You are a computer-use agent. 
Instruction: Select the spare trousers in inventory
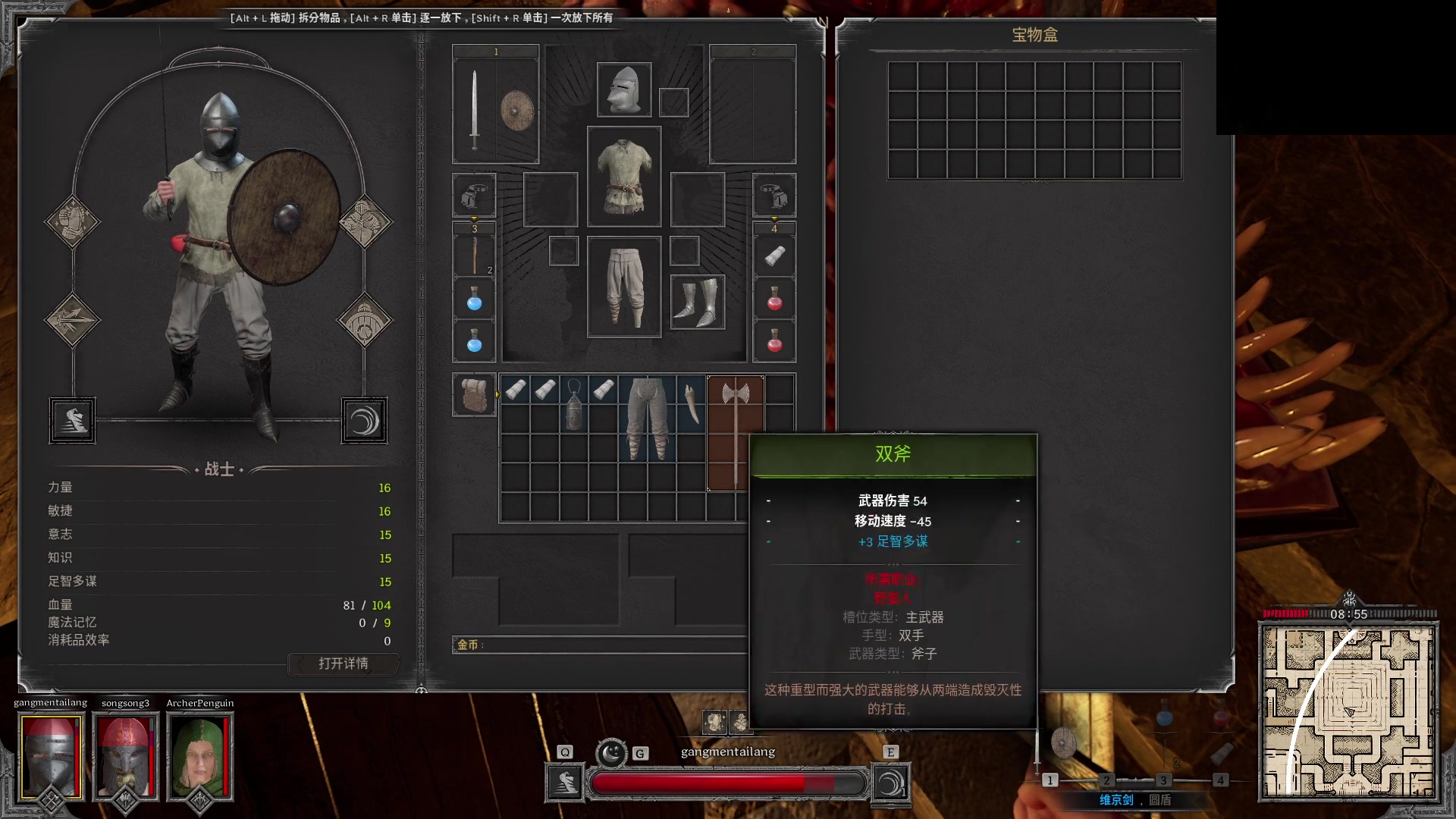648,417
